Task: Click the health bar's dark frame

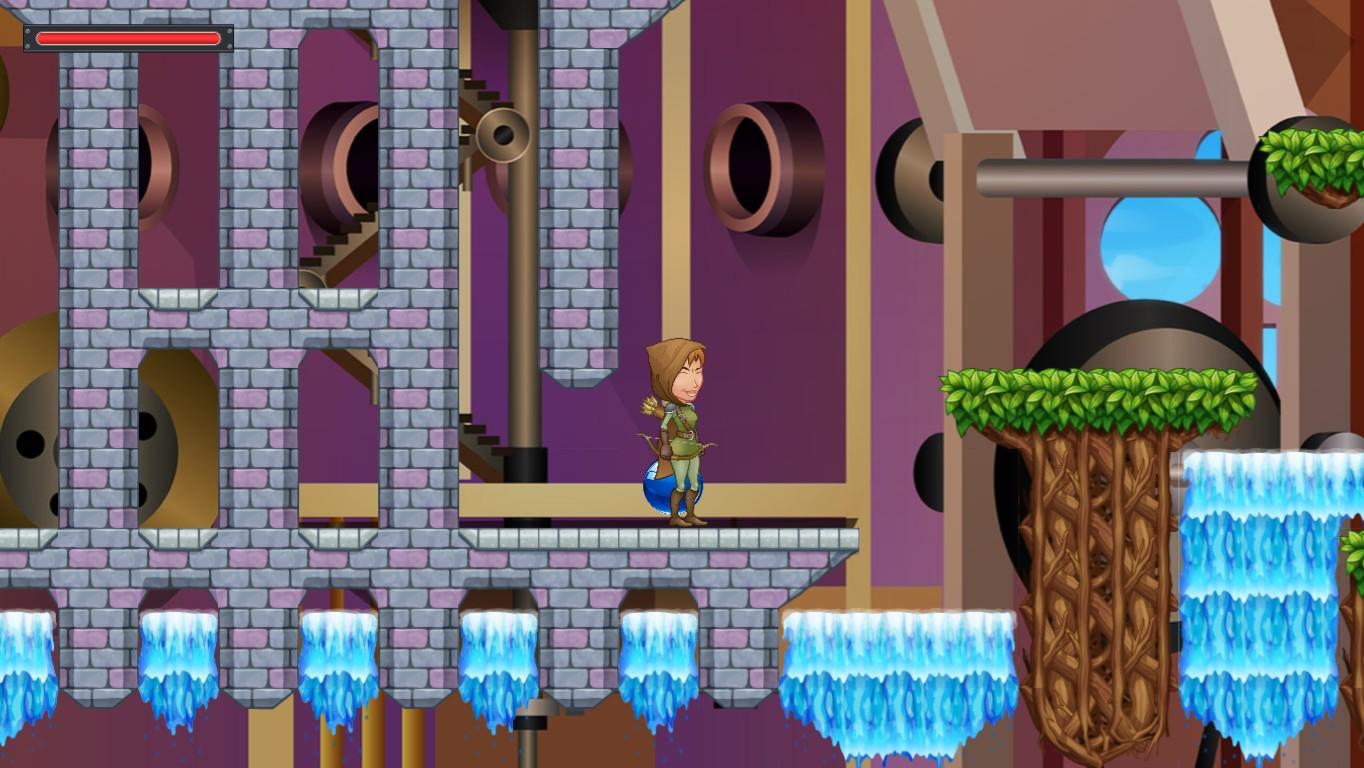Action: click(x=30, y=39)
